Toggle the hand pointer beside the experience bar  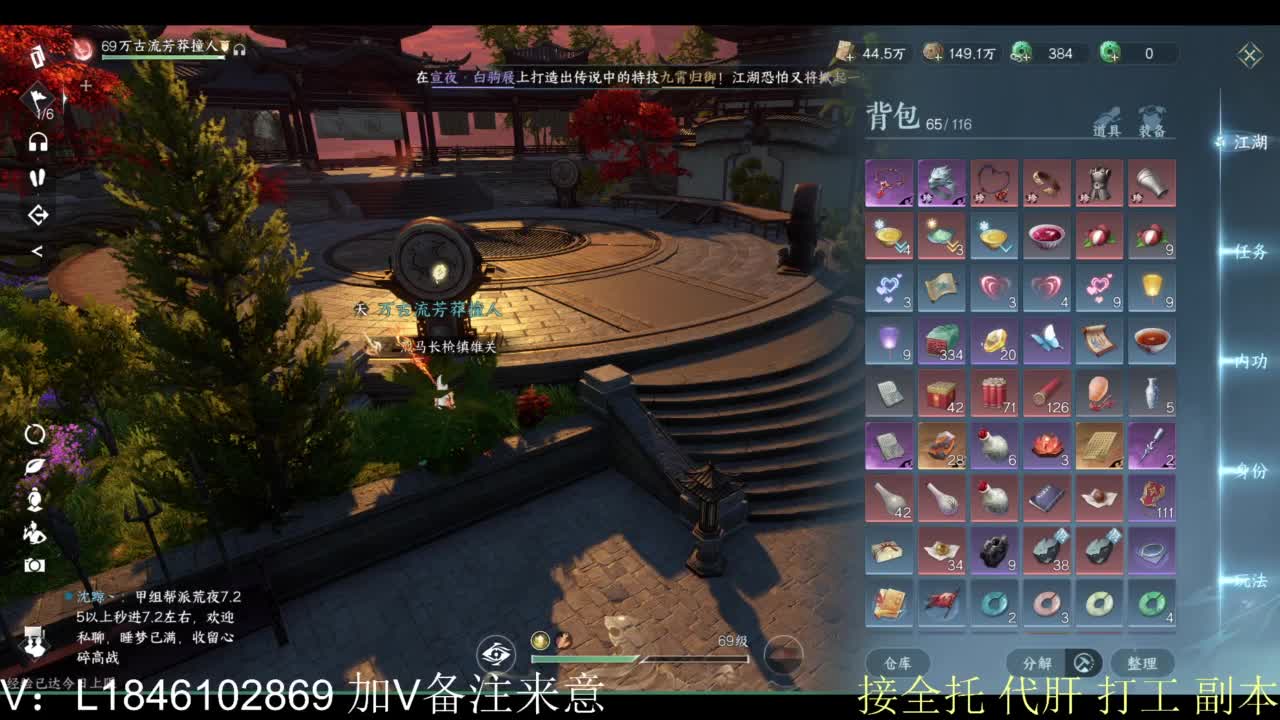pos(562,643)
